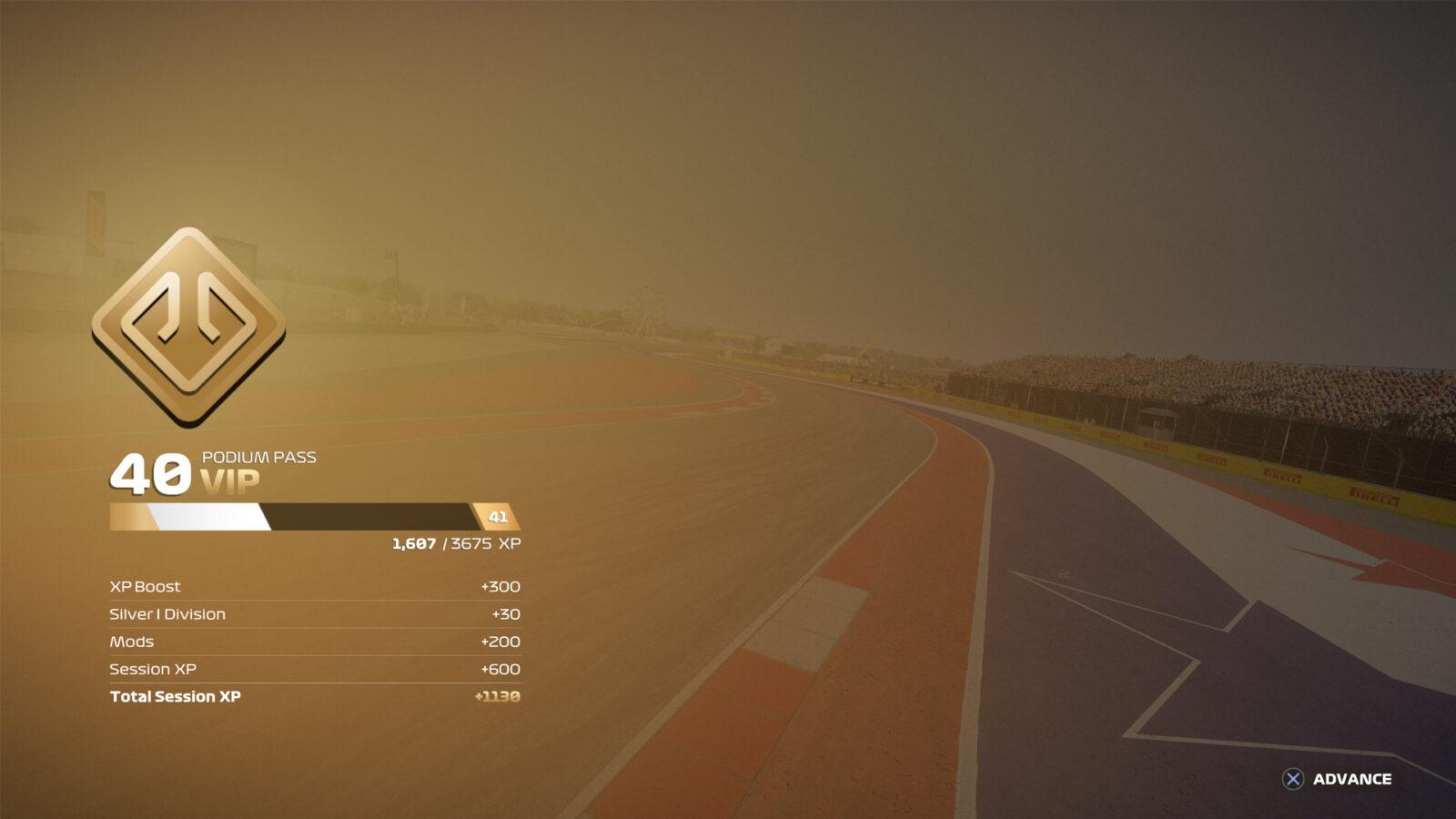1456x819 pixels.
Task: Click the level 41 marker on the progress bar
Action: (496, 516)
